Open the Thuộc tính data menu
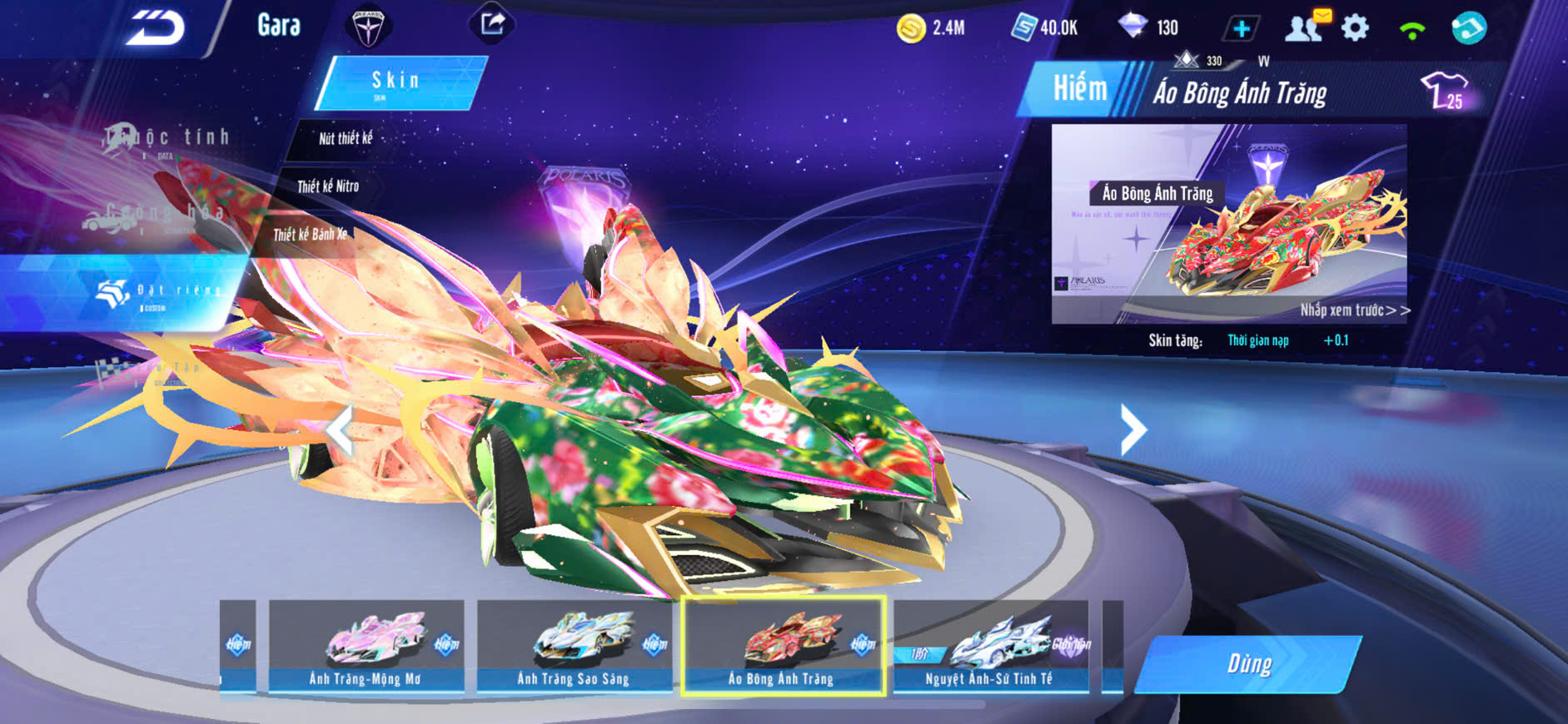Image resolution: width=1568 pixels, height=724 pixels. pyautogui.click(x=167, y=140)
